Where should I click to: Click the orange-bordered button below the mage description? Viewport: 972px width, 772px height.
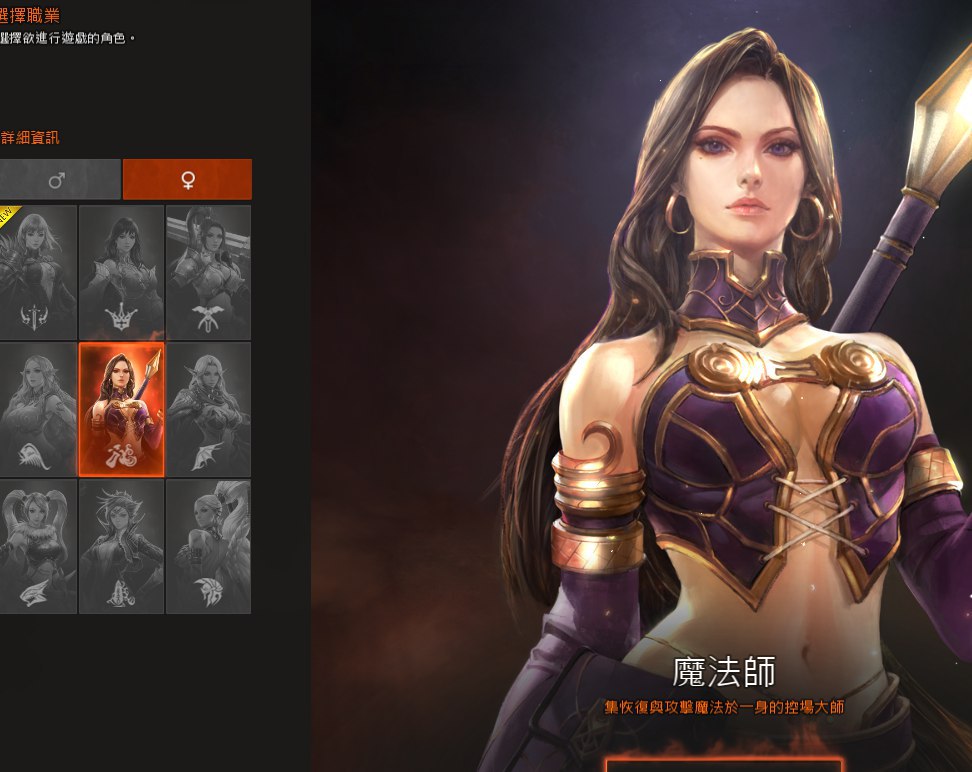(723, 765)
